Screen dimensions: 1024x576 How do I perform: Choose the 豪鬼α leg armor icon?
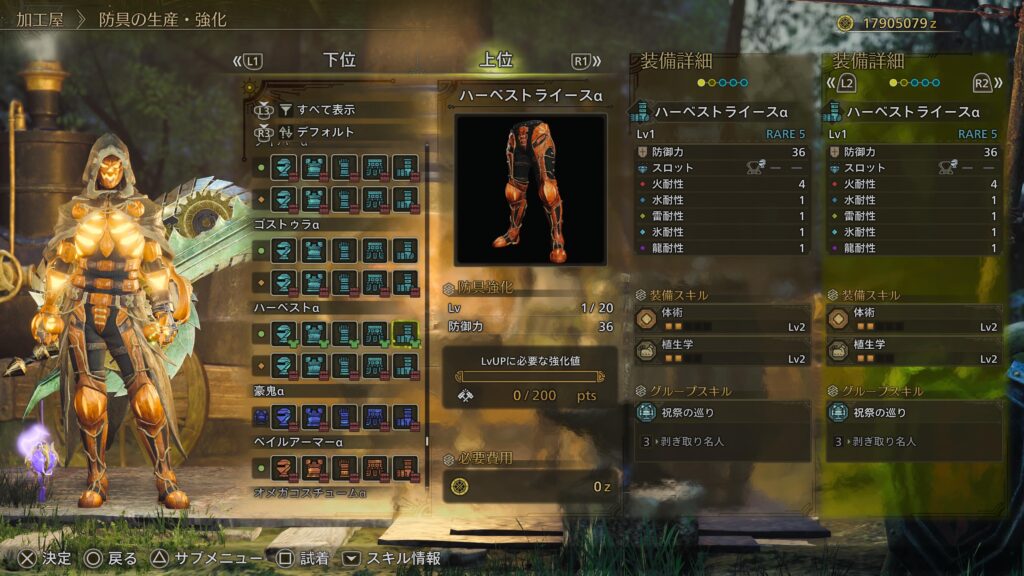pyautogui.click(x=405, y=416)
